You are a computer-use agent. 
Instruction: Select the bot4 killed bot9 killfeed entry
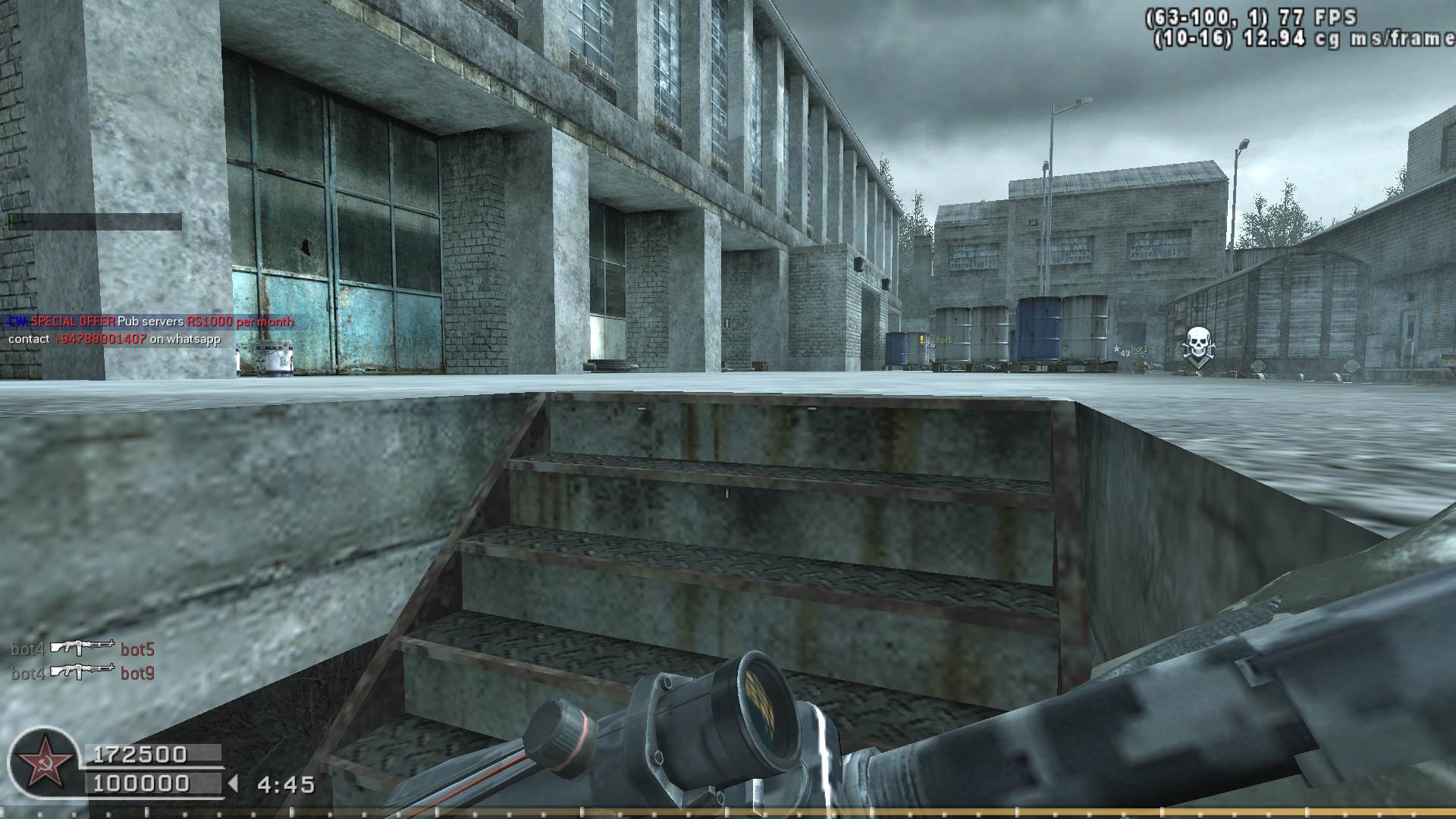(x=83, y=673)
